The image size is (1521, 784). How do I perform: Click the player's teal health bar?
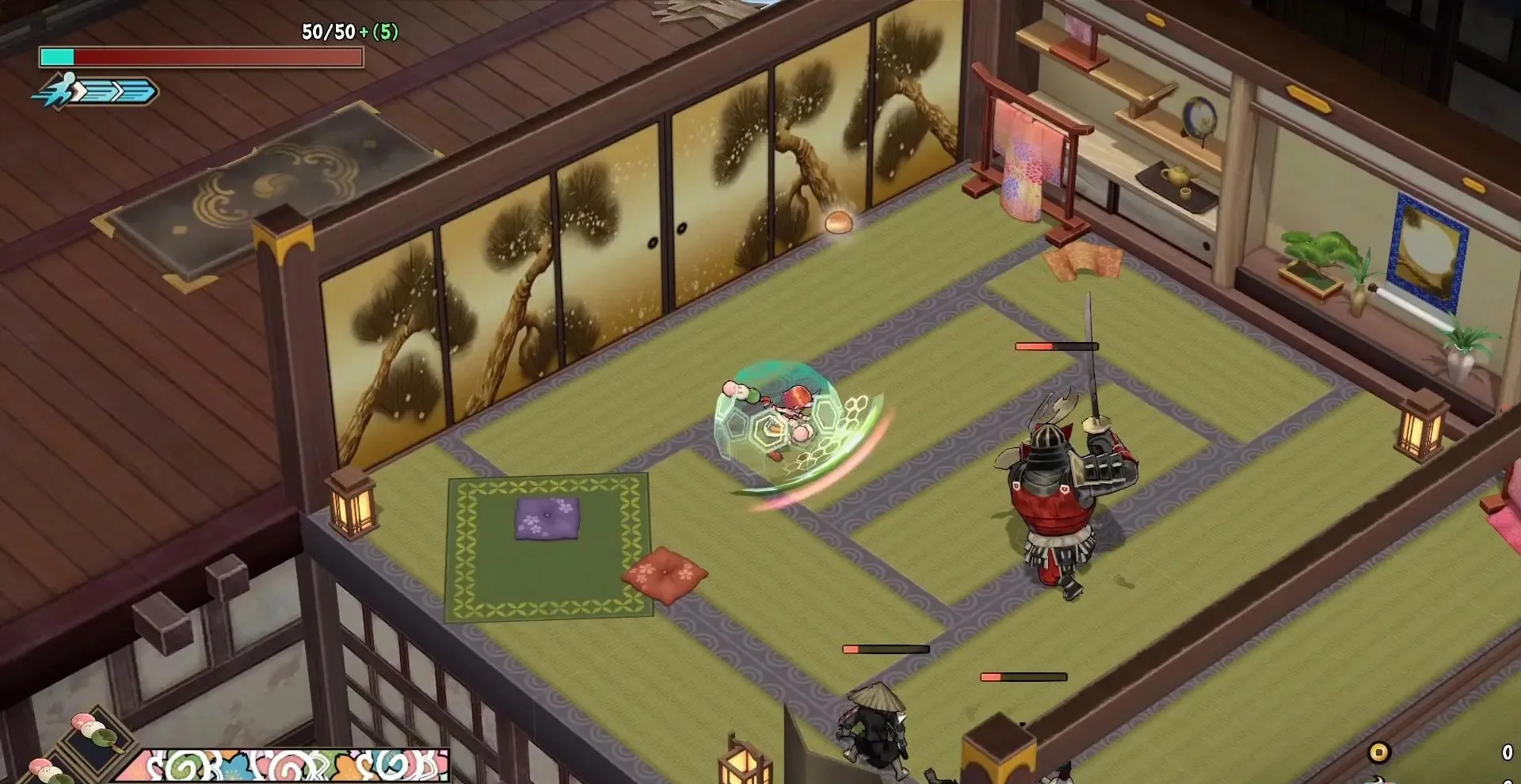click(x=57, y=57)
